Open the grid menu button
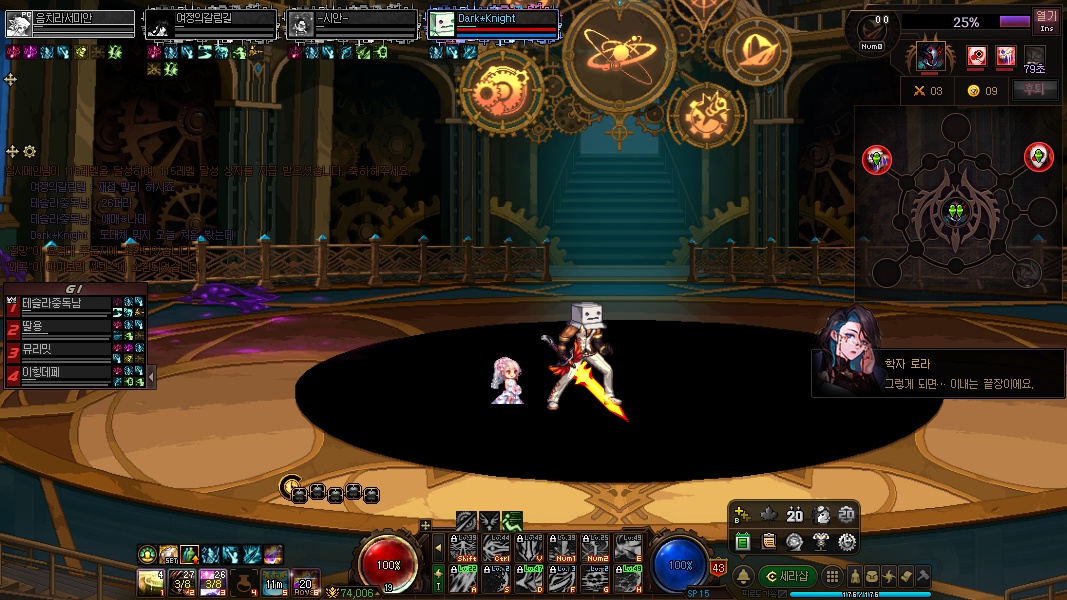 tap(831, 576)
